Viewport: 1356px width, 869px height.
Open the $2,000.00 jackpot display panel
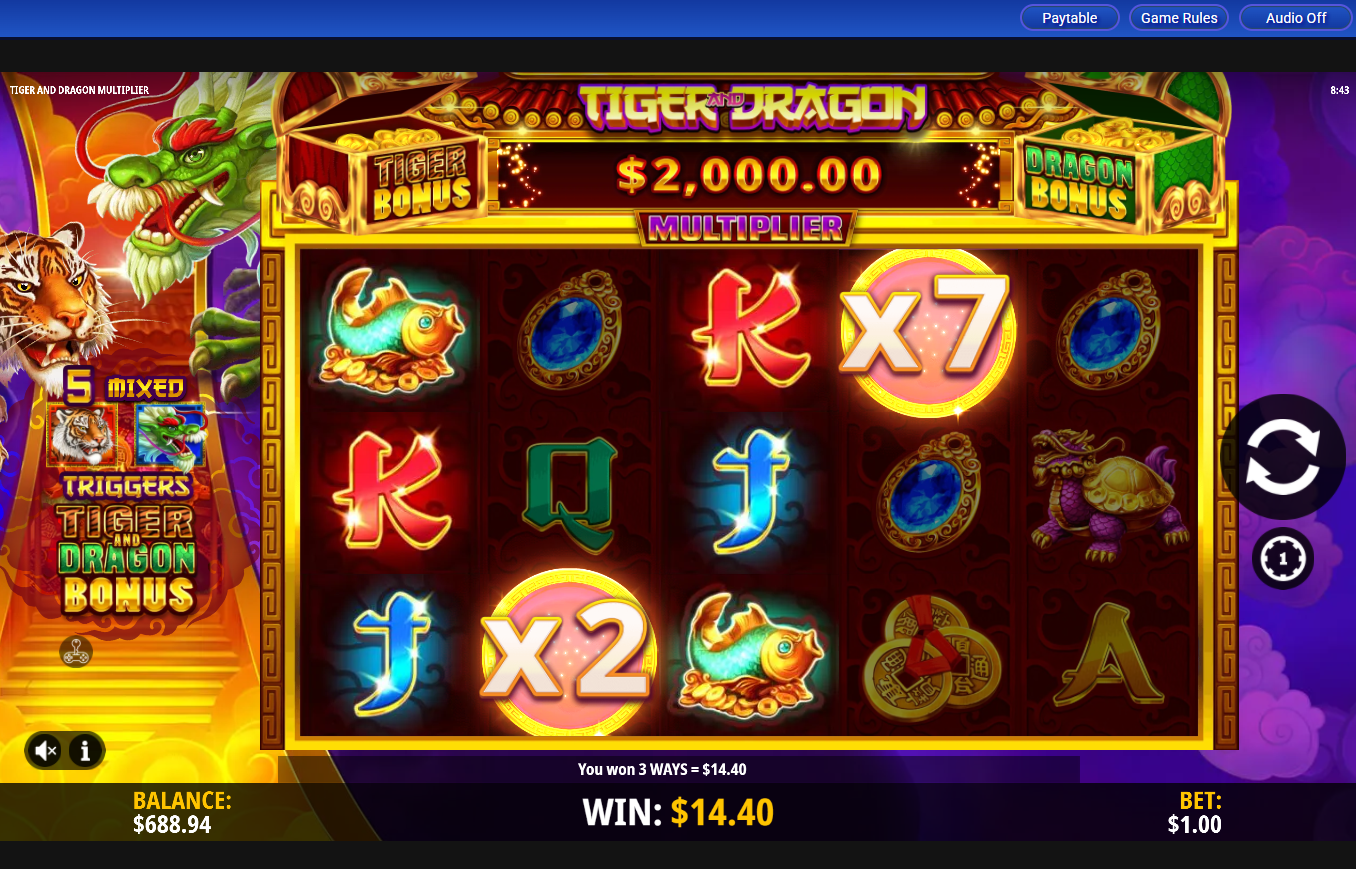pos(748,176)
